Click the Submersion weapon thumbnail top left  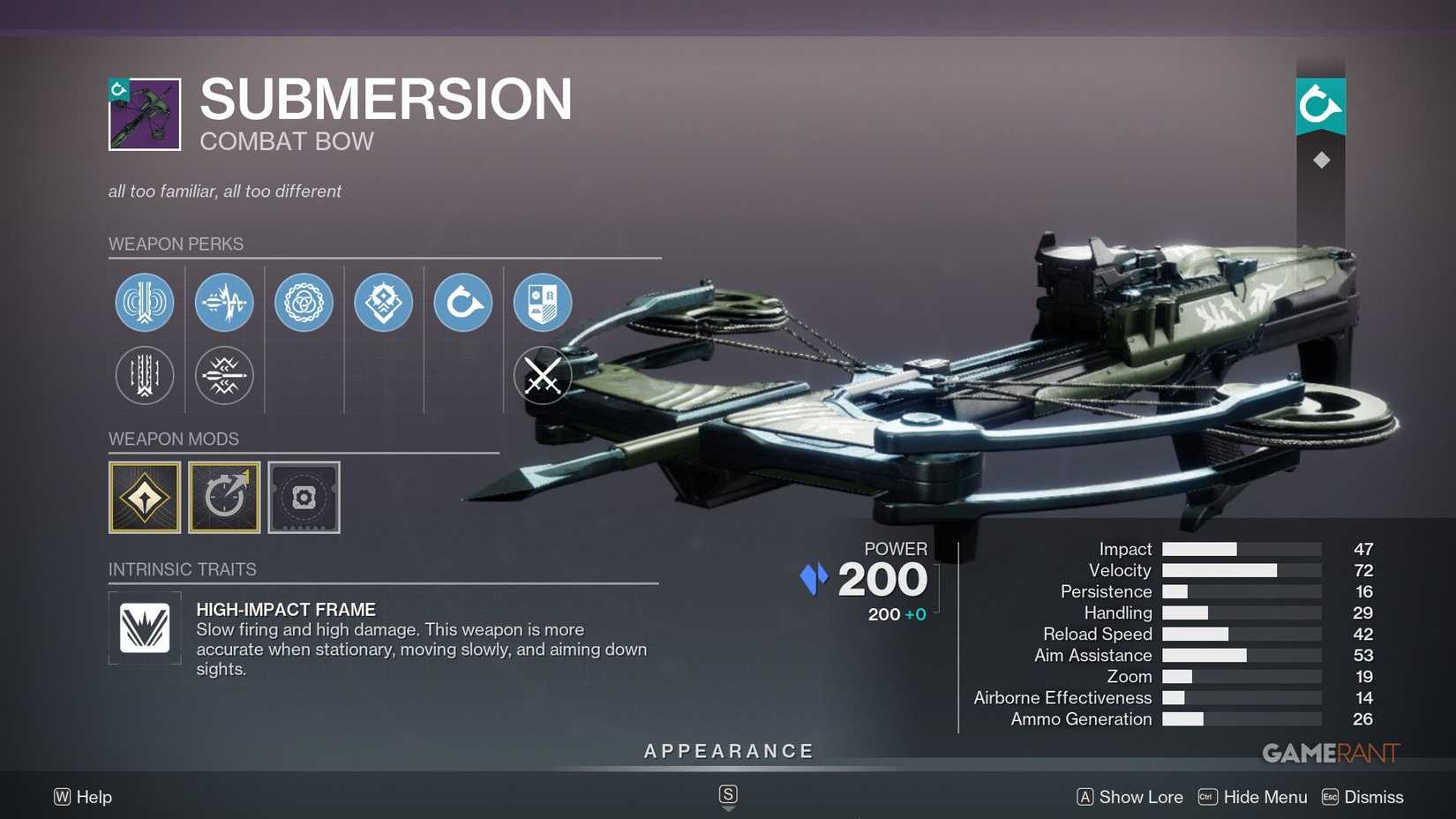(x=144, y=113)
